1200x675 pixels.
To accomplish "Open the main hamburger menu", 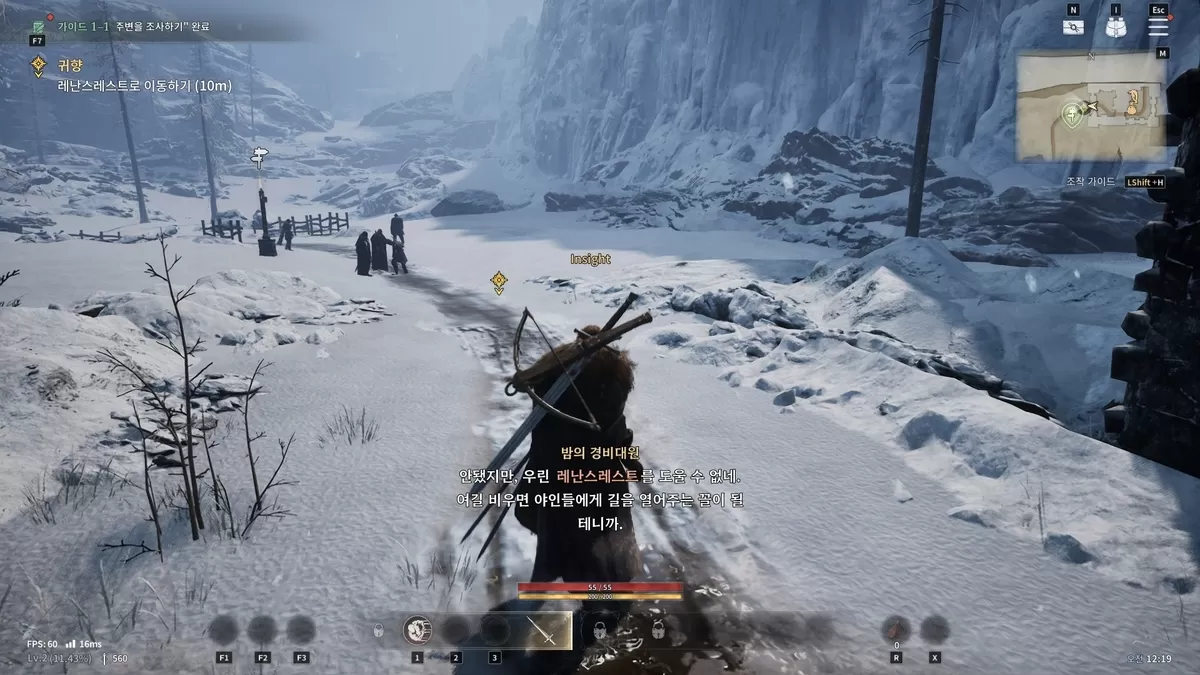I will pyautogui.click(x=1158, y=27).
